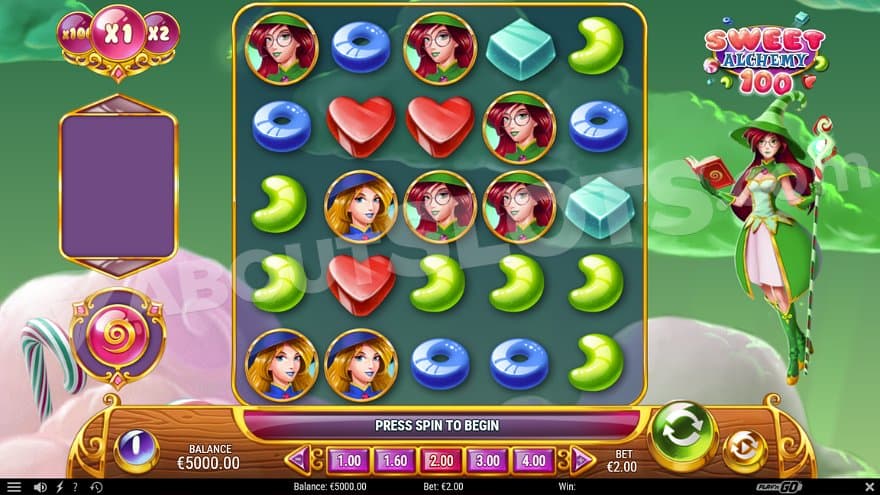Open the question mark help
Viewport: 880px width, 495px height.
pyautogui.click(x=75, y=487)
